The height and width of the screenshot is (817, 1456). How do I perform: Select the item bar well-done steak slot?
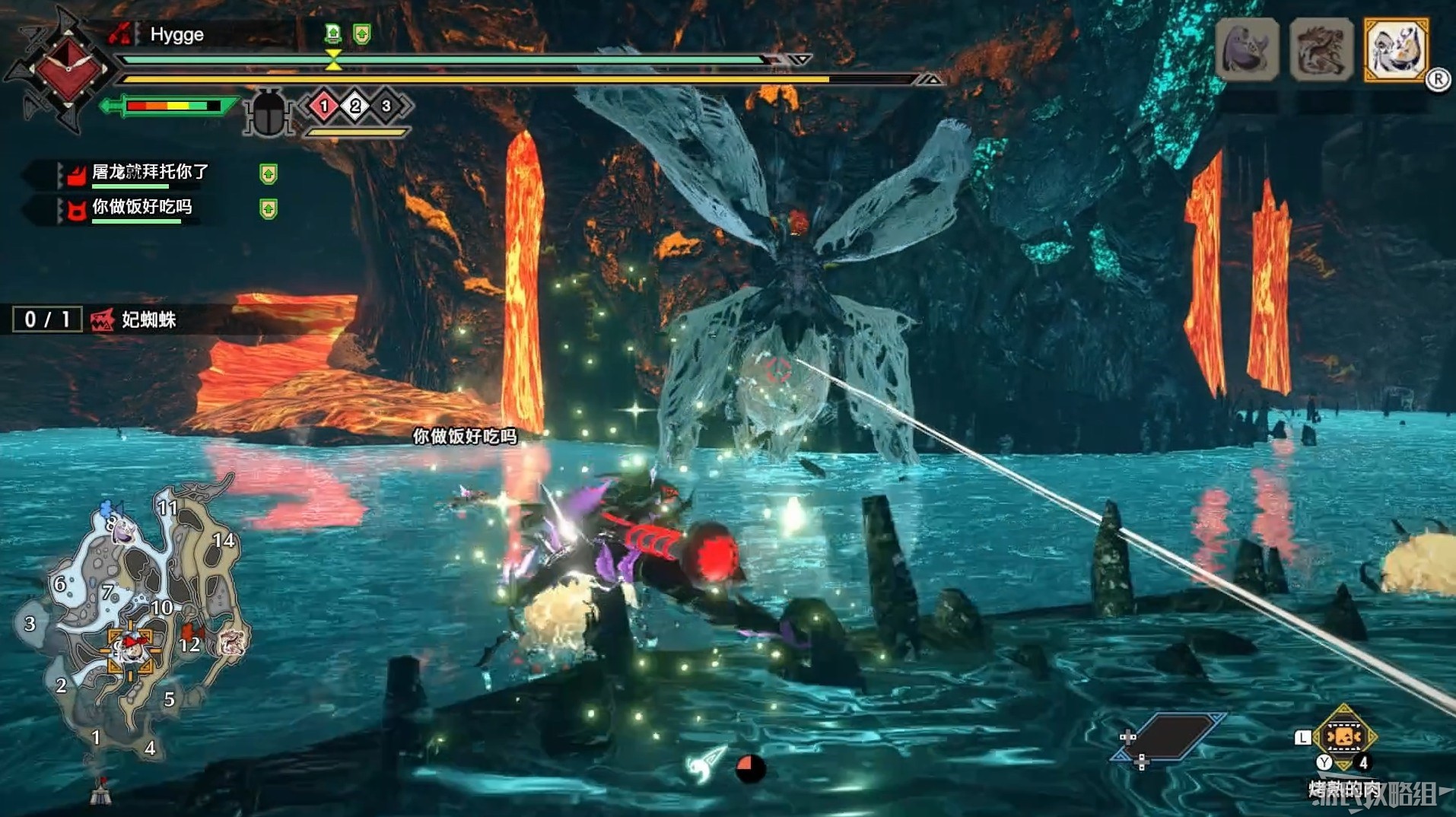click(1343, 737)
